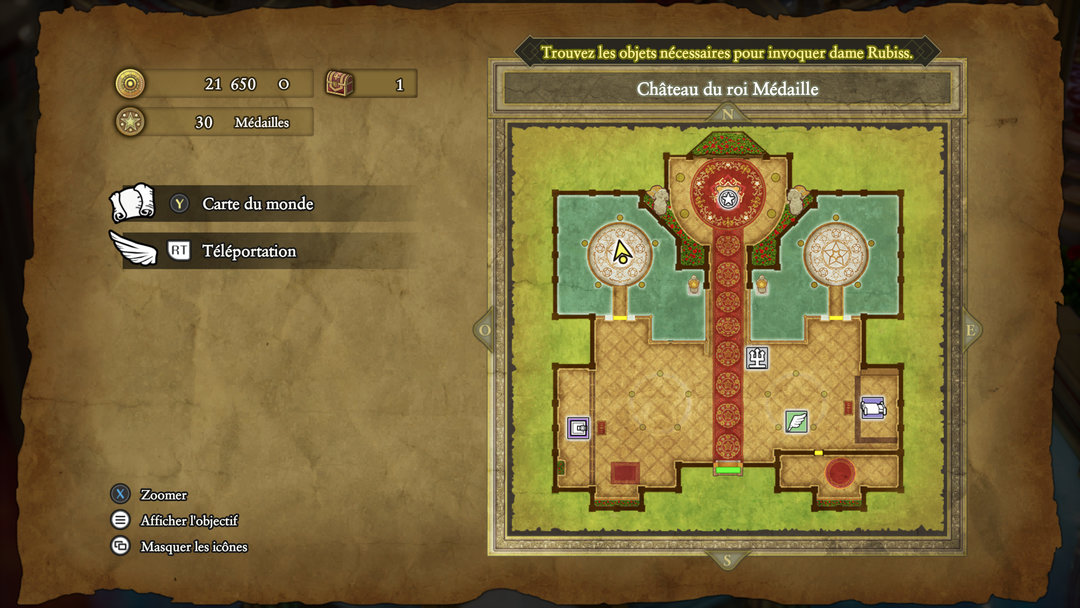Image resolution: width=1080 pixels, height=608 pixels.
Task: Click the E compass marker beside the map
Action: pos(969,330)
